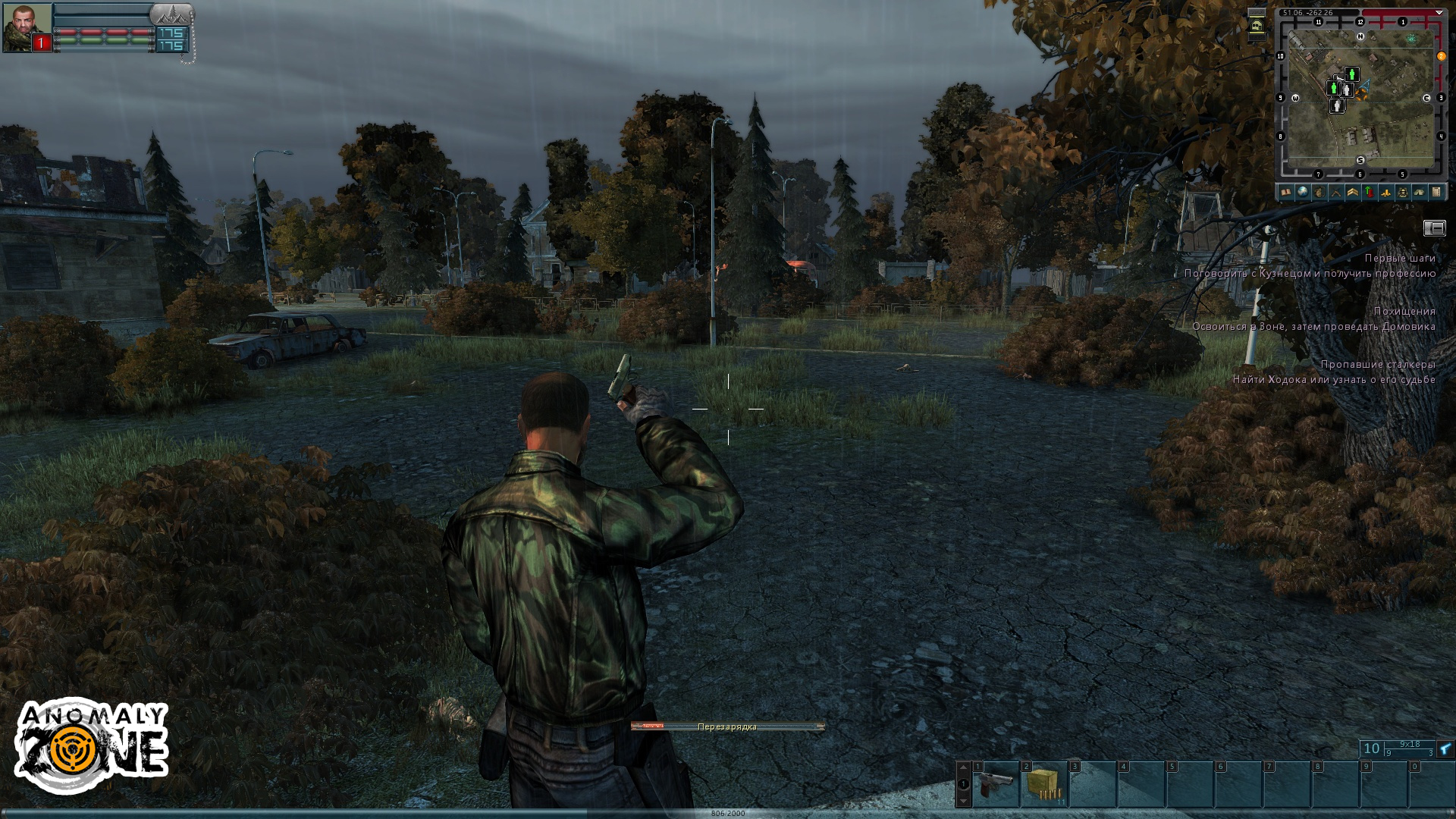The height and width of the screenshot is (819, 1456).
Task: Open the rank chevrons icon
Action: click(1352, 193)
